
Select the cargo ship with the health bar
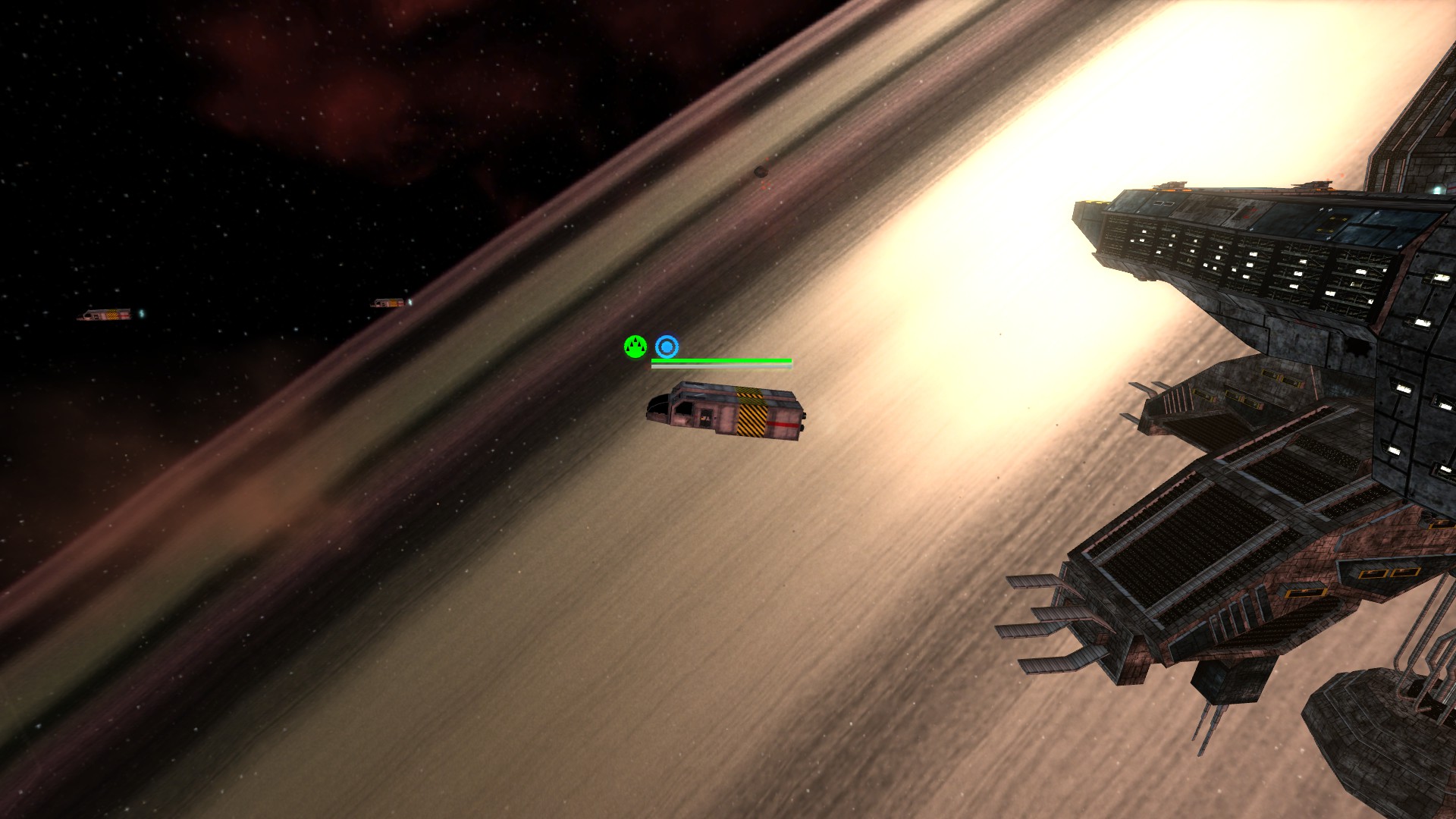point(726,411)
